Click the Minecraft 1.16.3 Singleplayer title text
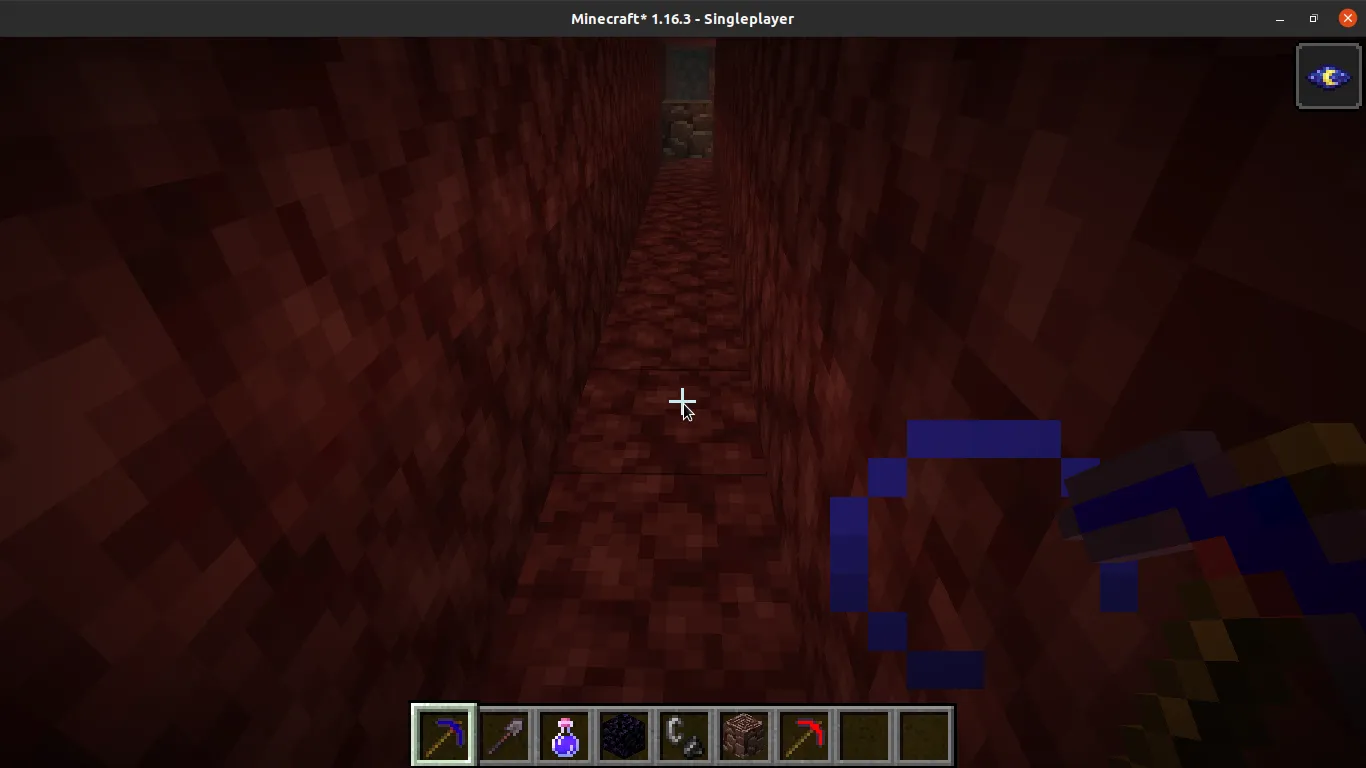This screenshot has height=768, width=1366. pos(683,18)
